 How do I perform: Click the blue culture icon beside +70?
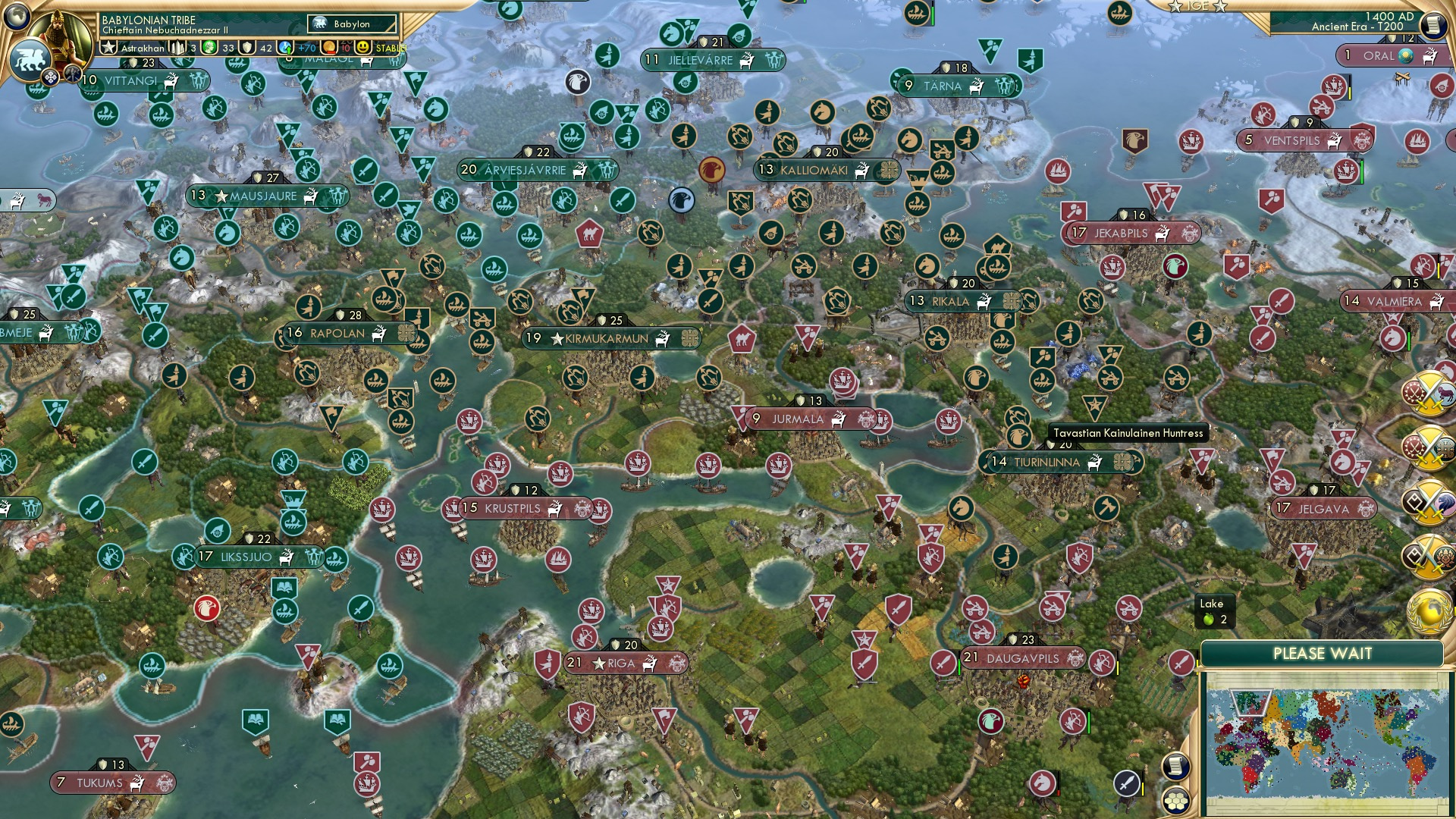[284, 48]
